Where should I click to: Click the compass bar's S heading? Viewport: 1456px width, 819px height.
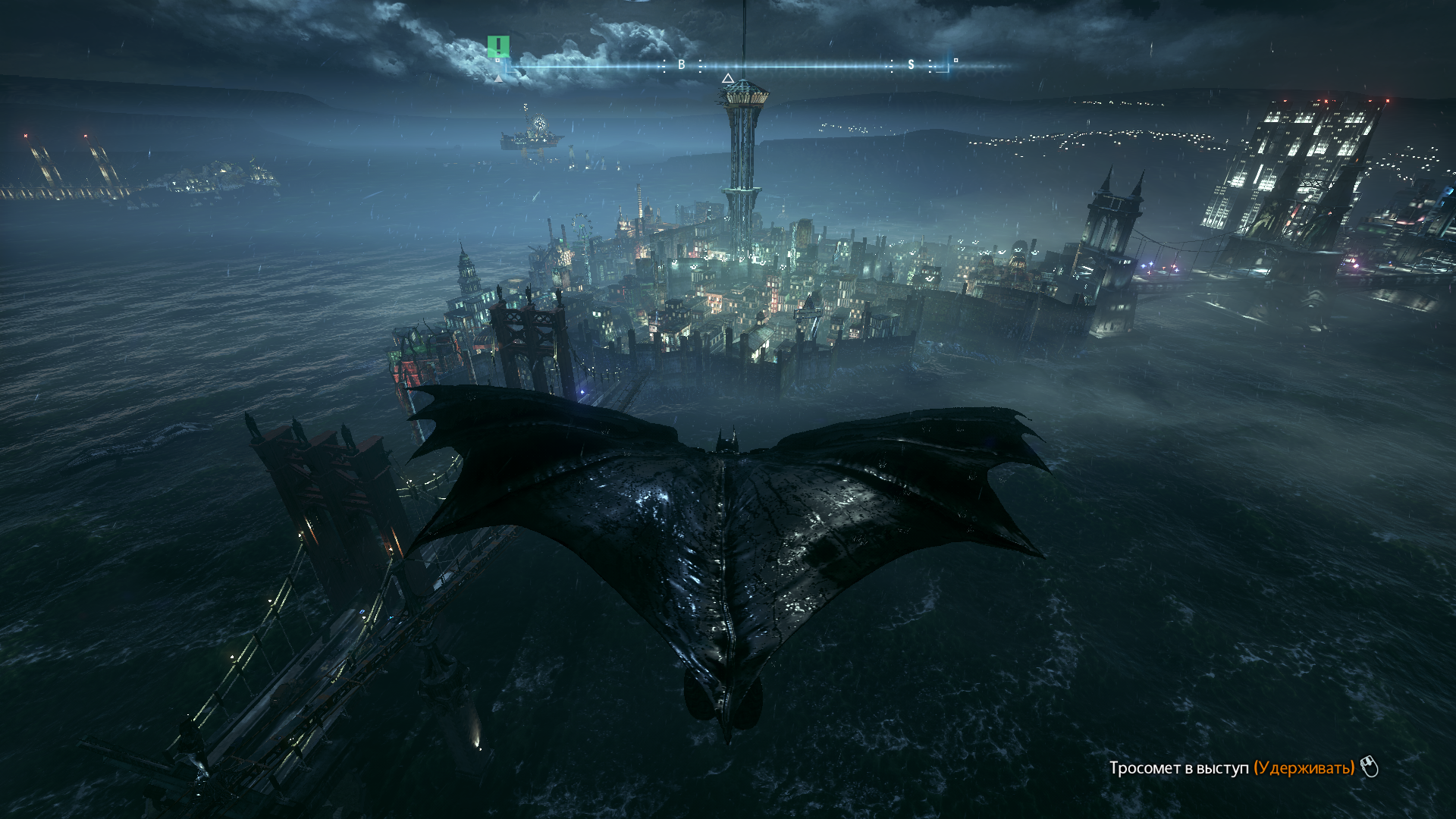point(911,65)
